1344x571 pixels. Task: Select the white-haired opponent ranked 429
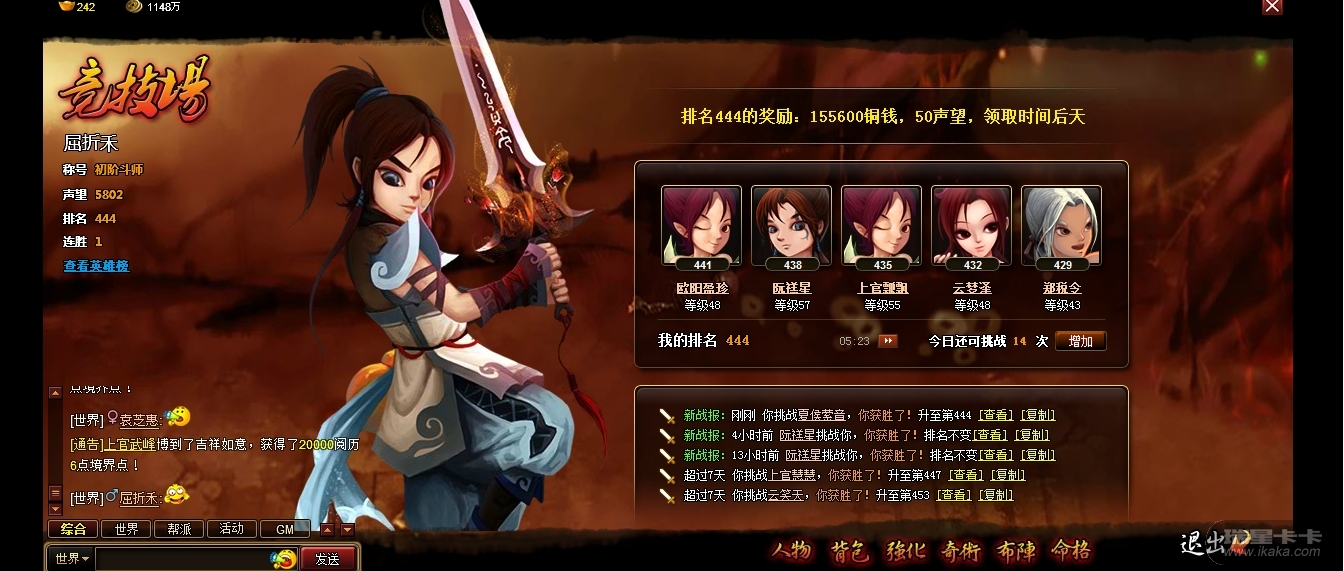(1061, 227)
